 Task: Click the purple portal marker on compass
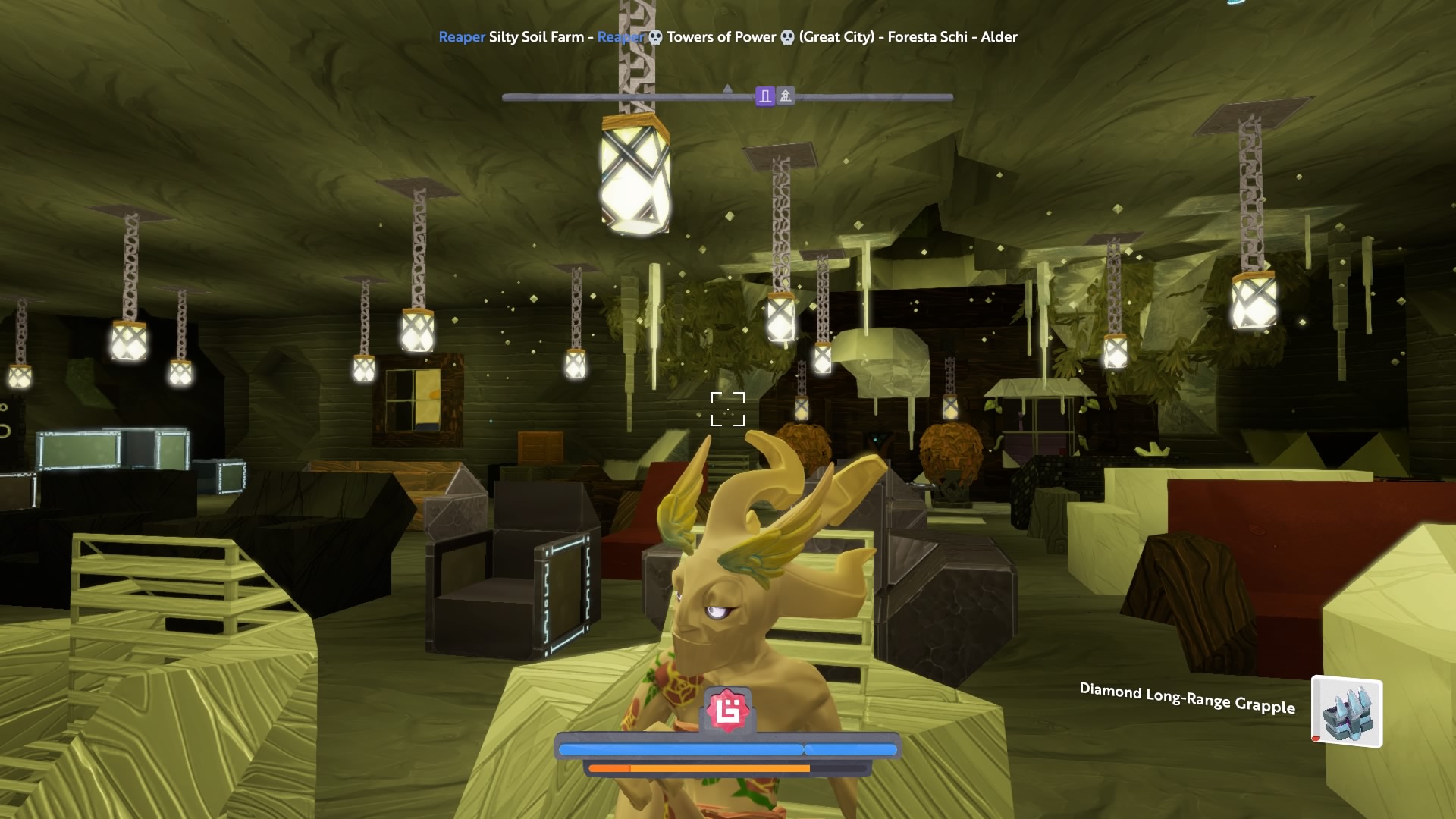pos(765,96)
